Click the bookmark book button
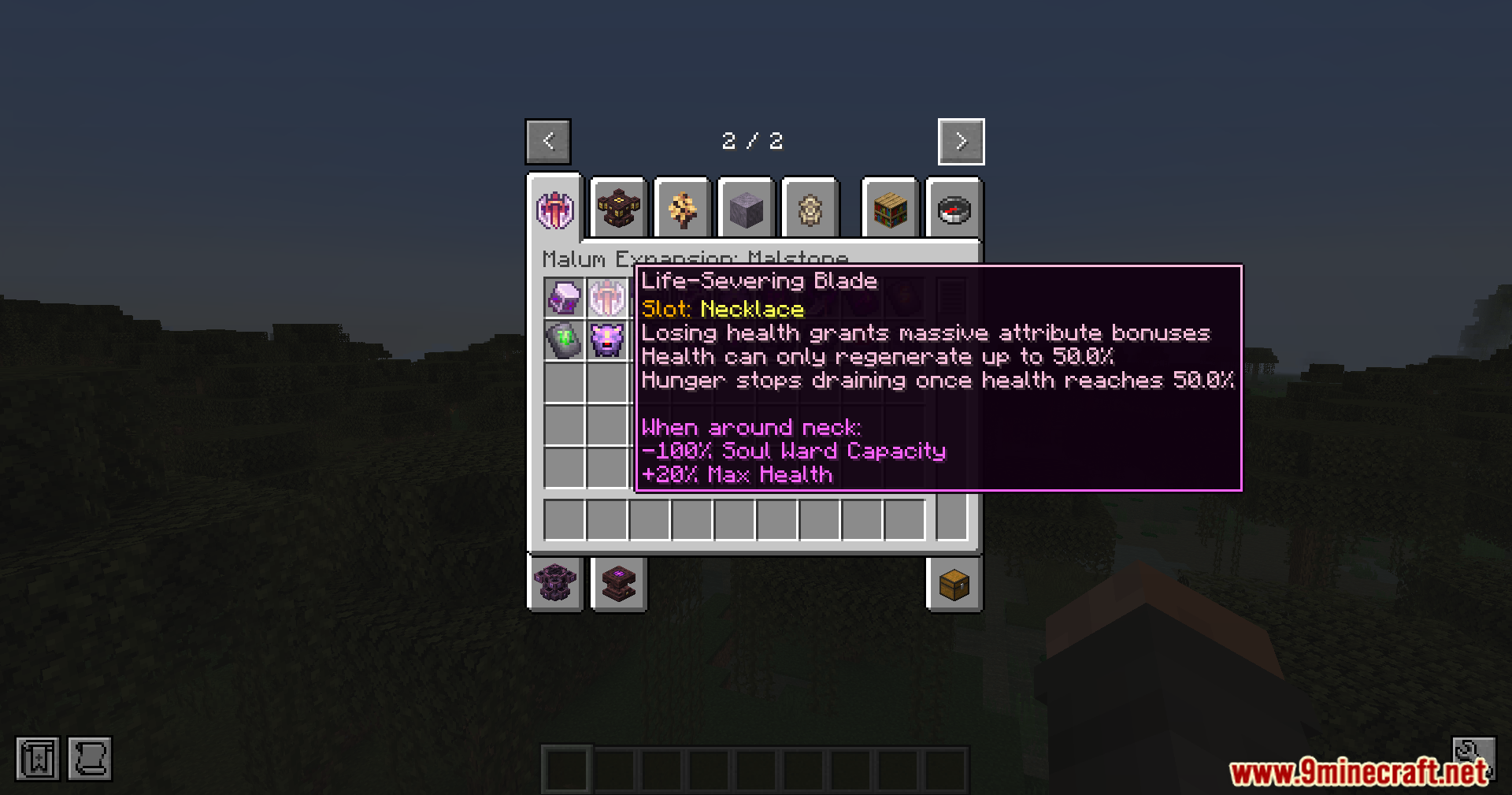1512x795 pixels. (38, 759)
